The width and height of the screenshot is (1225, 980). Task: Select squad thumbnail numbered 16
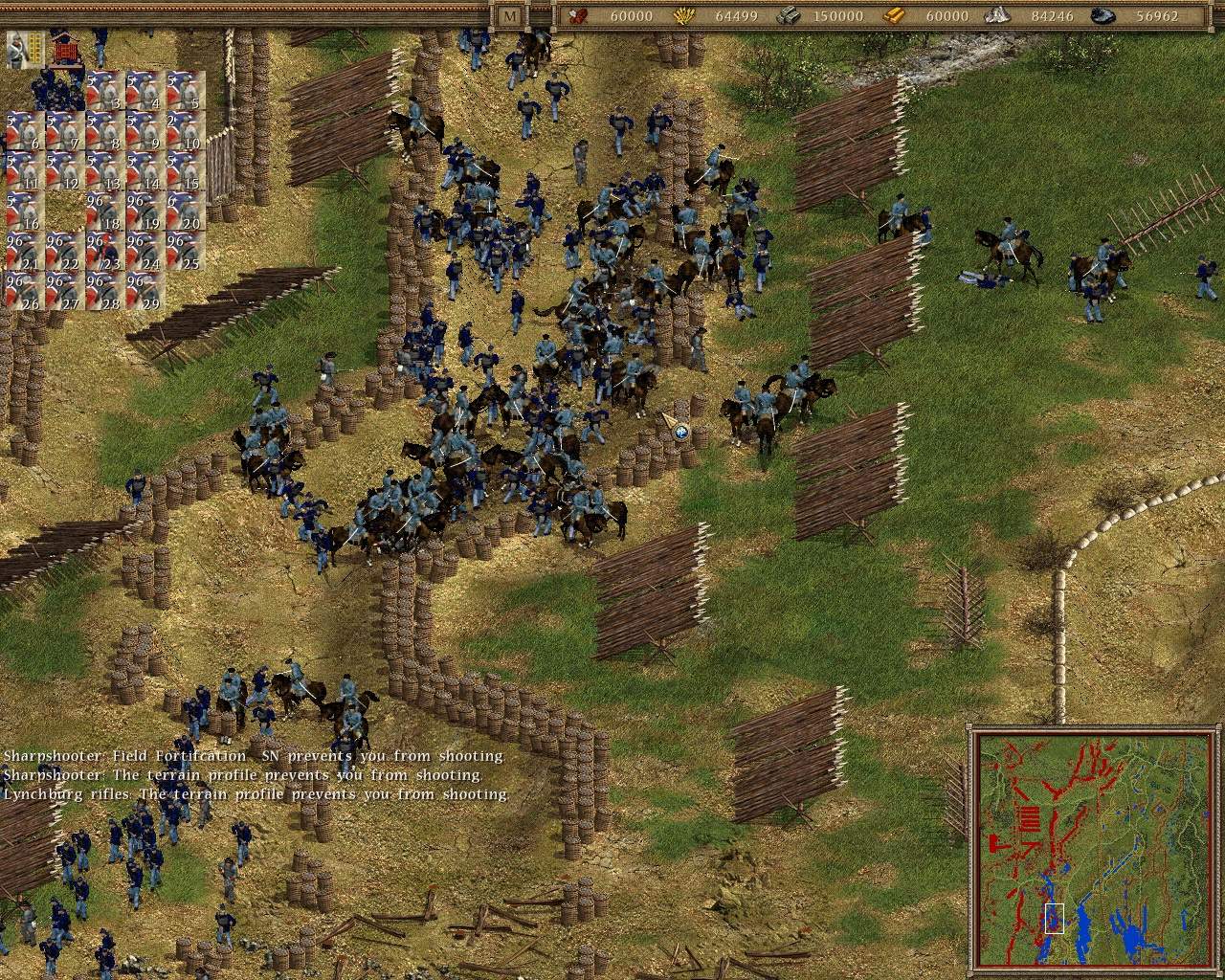coord(24,209)
